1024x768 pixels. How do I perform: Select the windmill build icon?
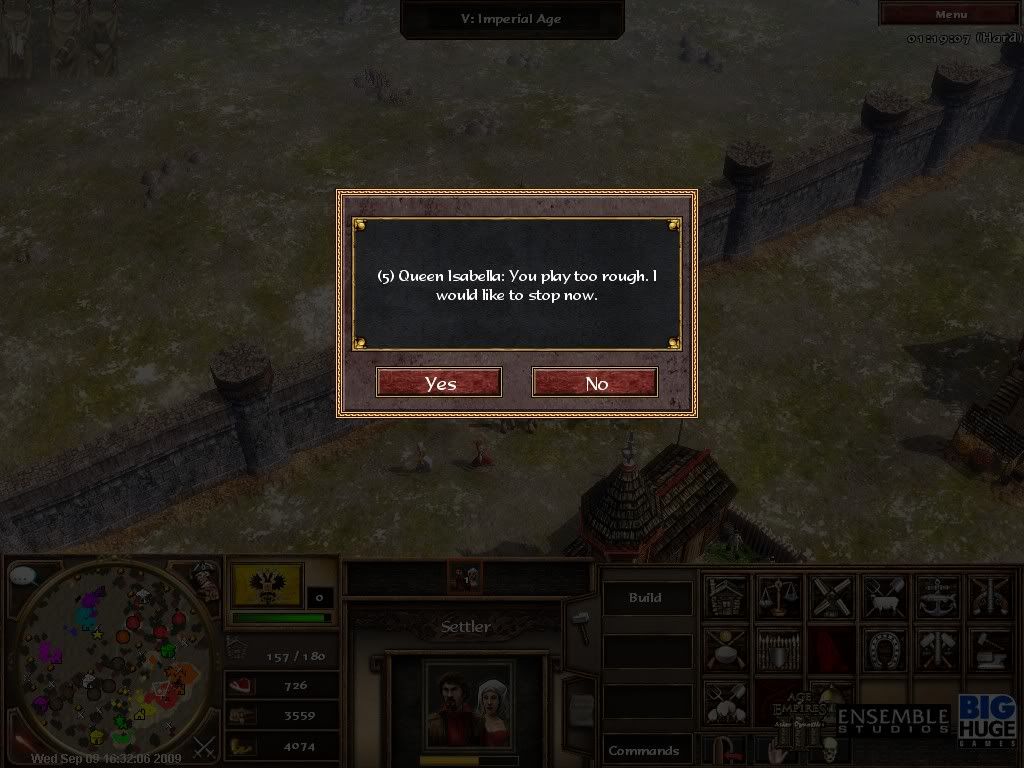tap(830, 596)
